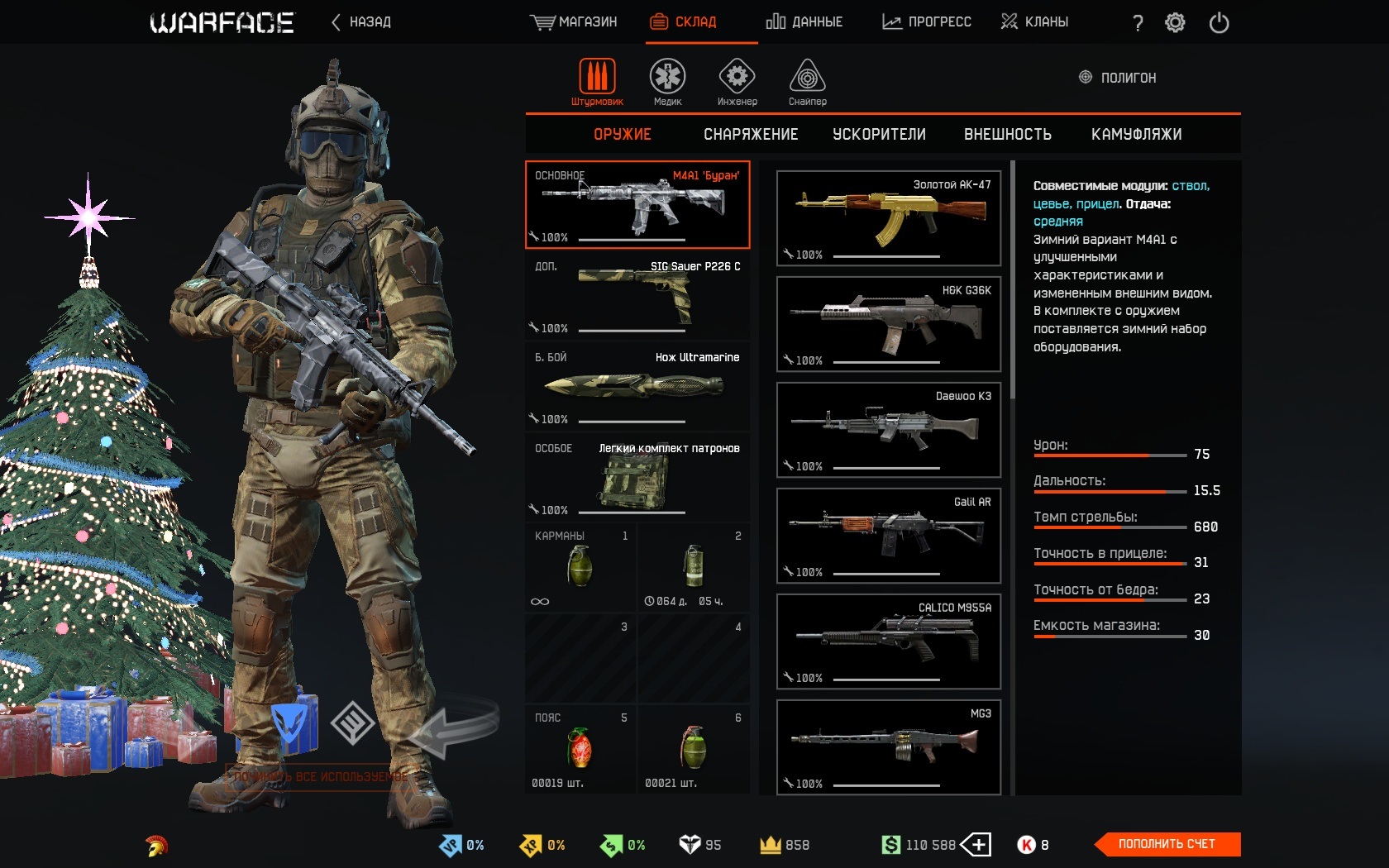Image resolution: width=1389 pixels, height=868 pixels.
Task: Open the Кланы menu
Action: [x=1034, y=22]
